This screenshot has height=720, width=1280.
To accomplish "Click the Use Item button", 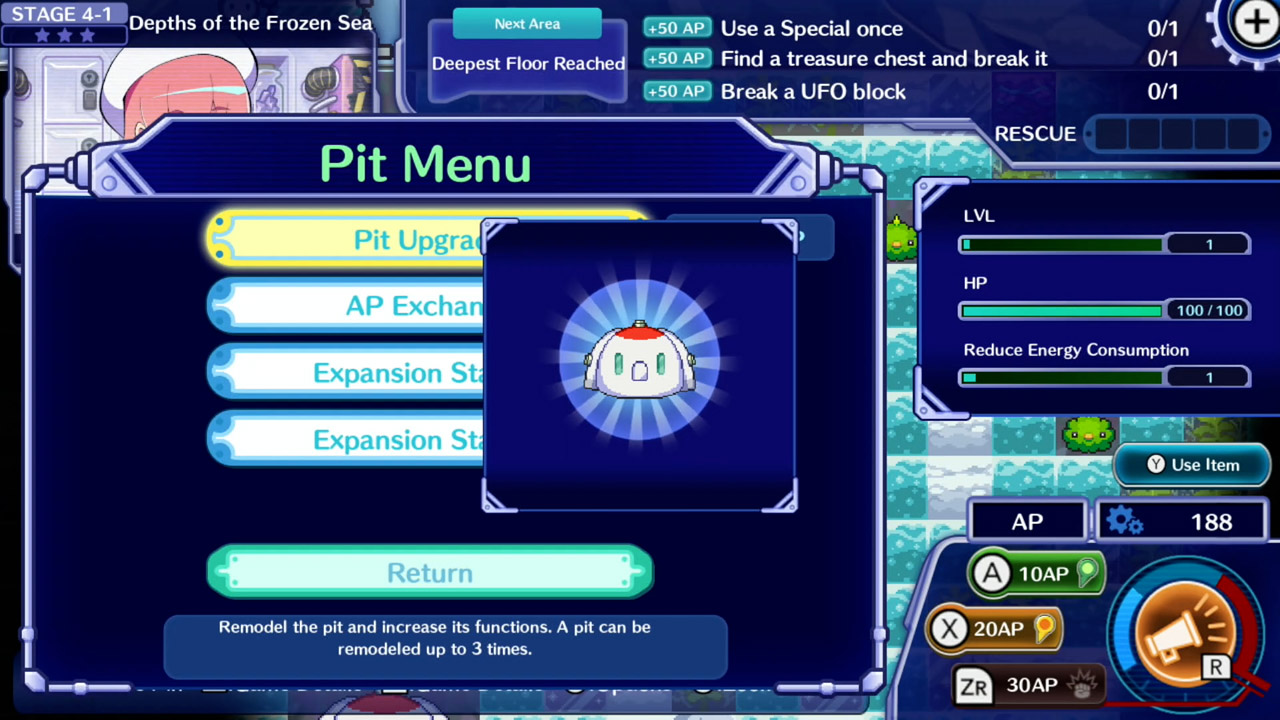I will point(1192,464).
